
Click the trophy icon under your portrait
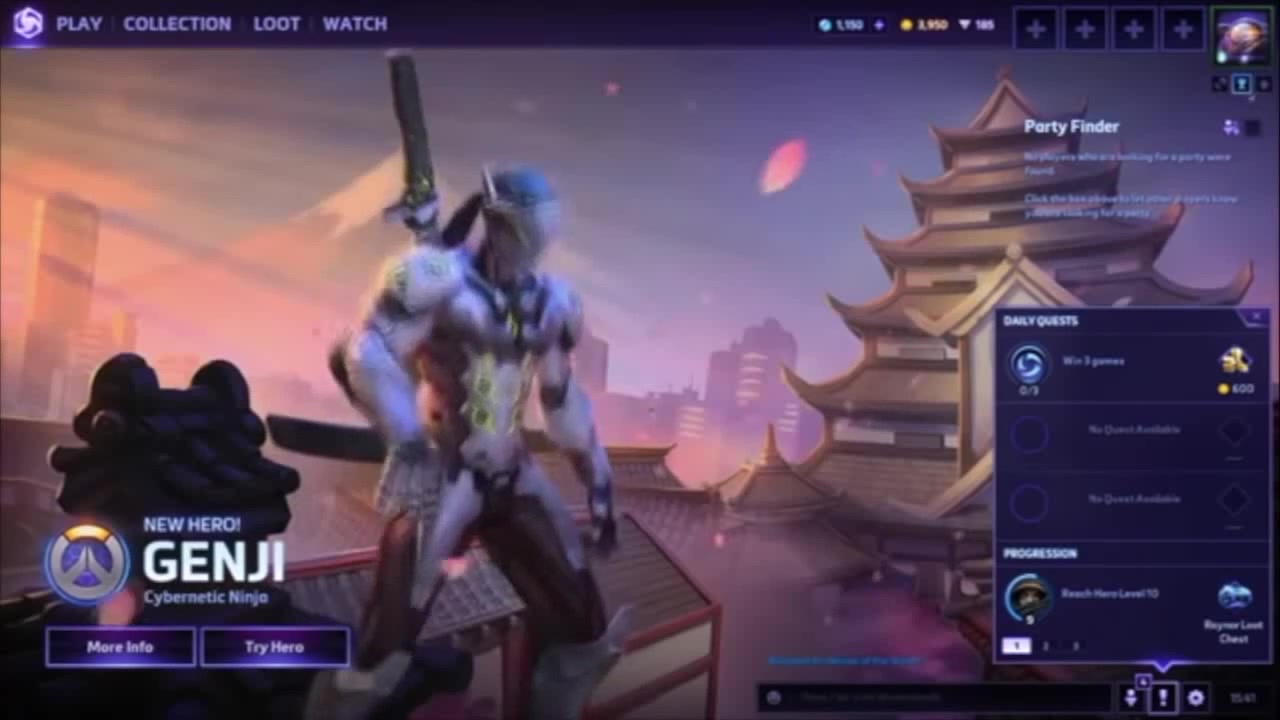click(1242, 84)
